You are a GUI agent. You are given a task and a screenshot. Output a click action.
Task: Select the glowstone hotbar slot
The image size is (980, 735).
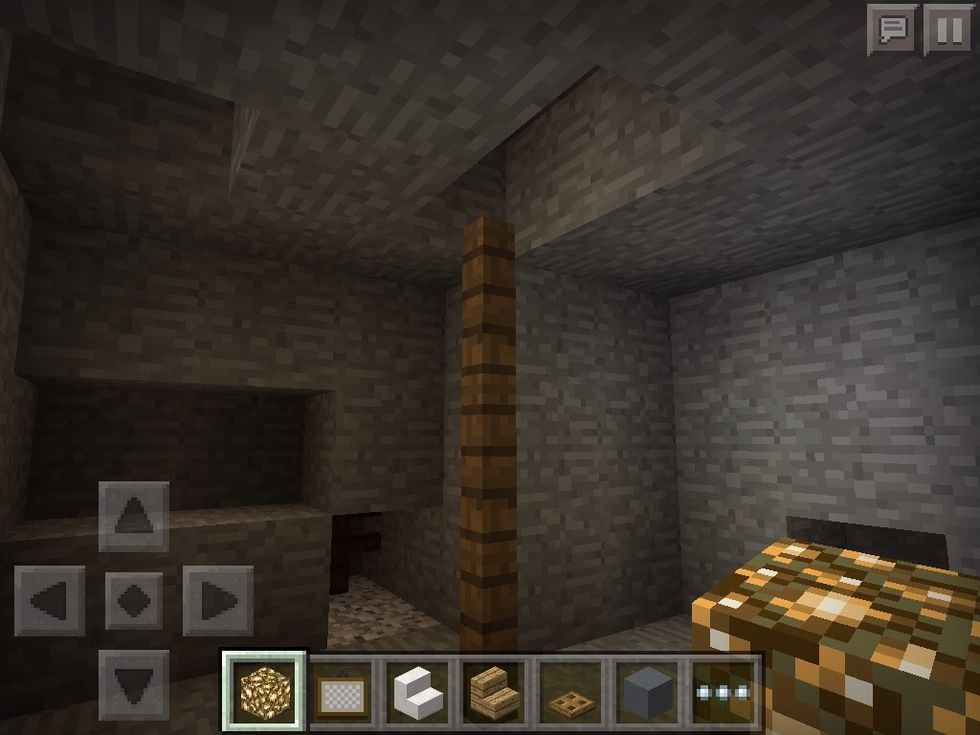(263, 690)
